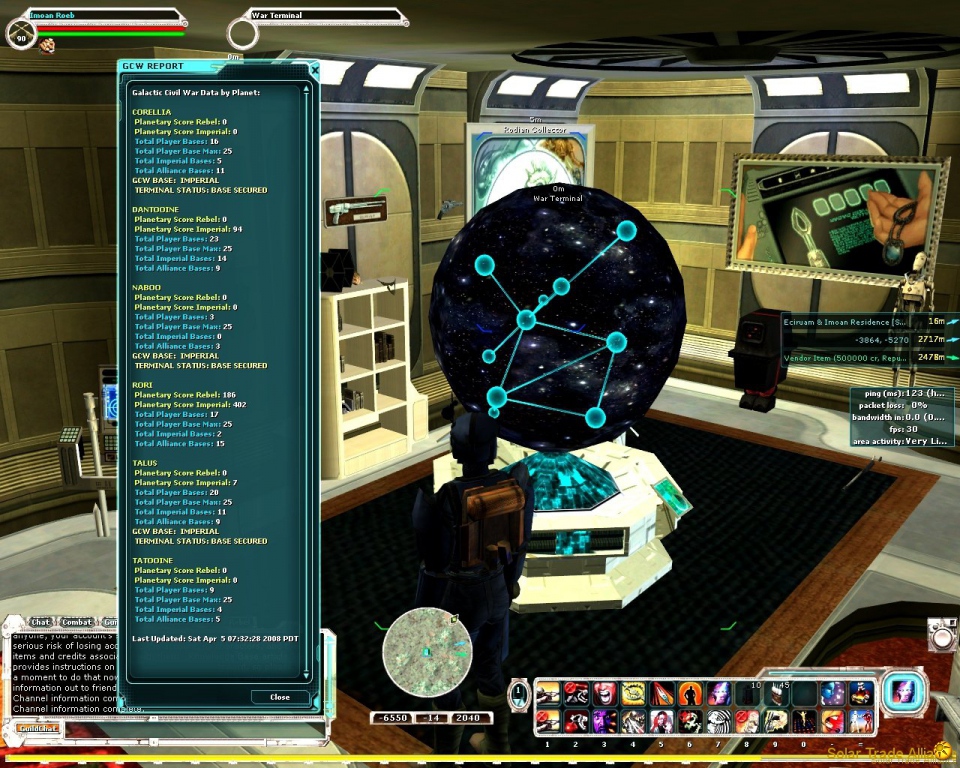Click the large glowing blue-framed ability button
960x768 pixels.
pos(903,692)
